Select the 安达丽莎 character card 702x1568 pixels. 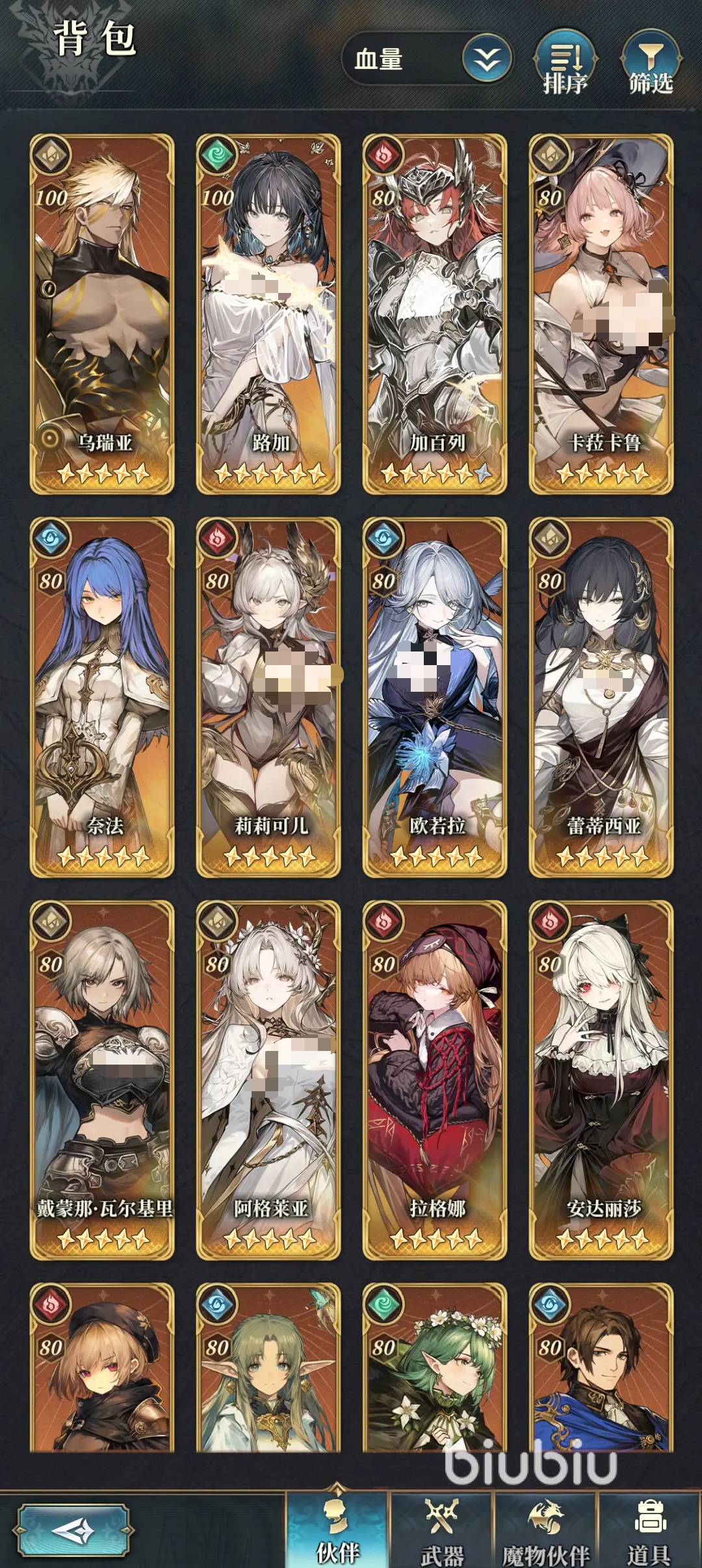coord(601,1080)
